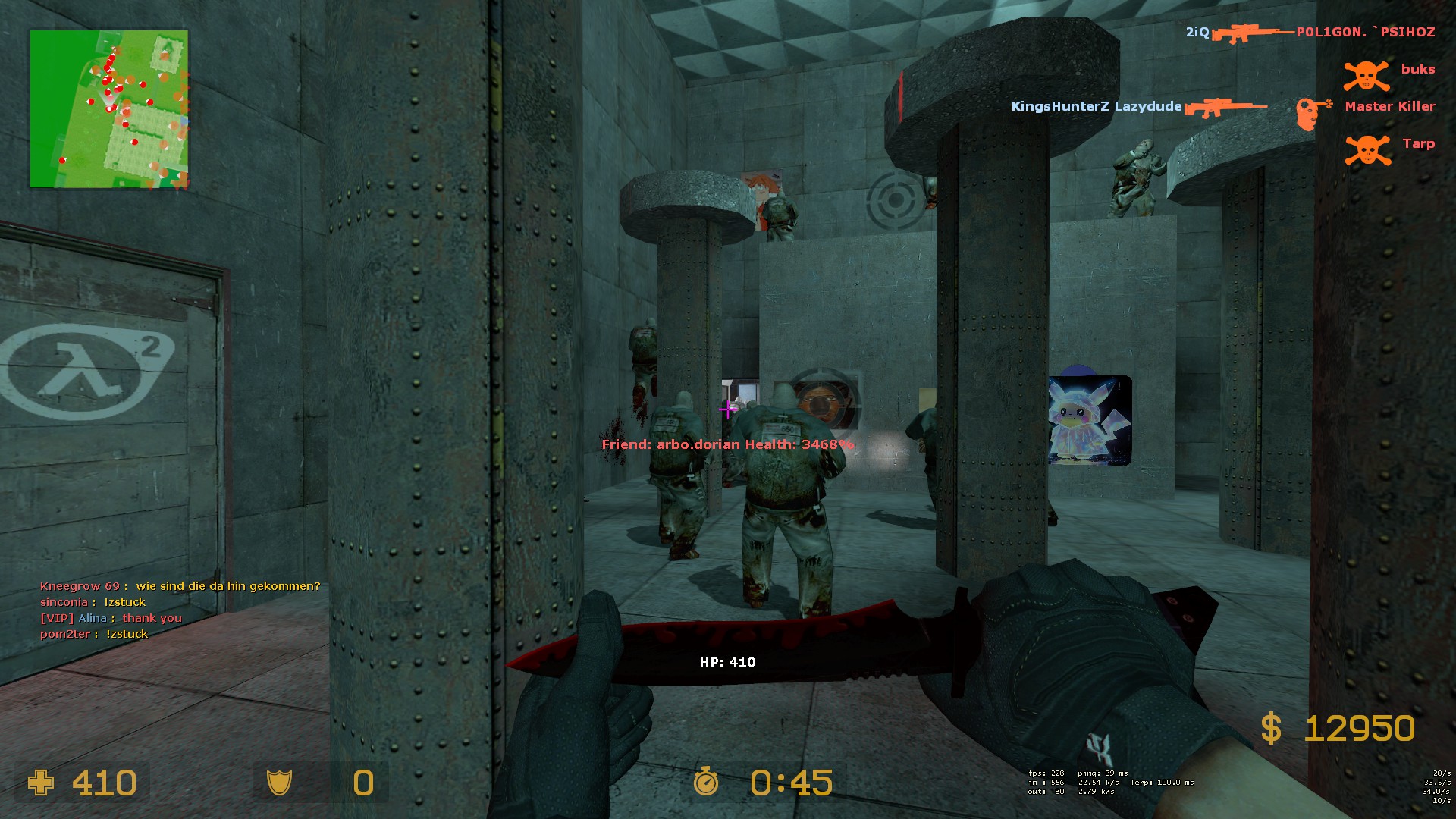Click the skull icon next to Tarp
Viewport: 1456px width, 819px height.
[x=1367, y=149]
